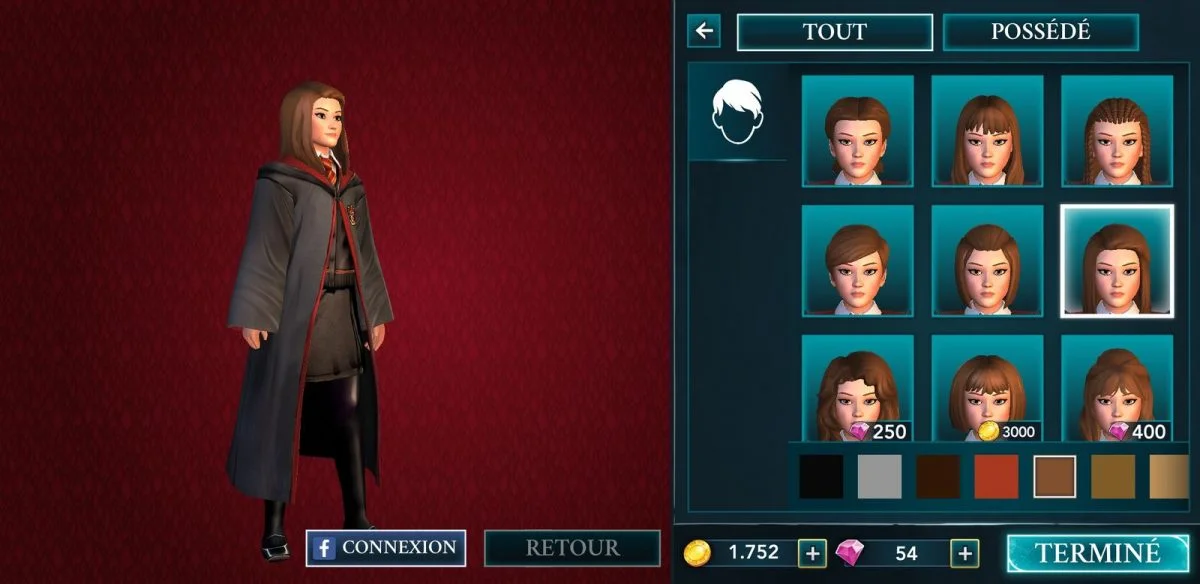Switch to the POSSÉDÉ tab
Screen dimensions: 1200x584
(1040, 32)
